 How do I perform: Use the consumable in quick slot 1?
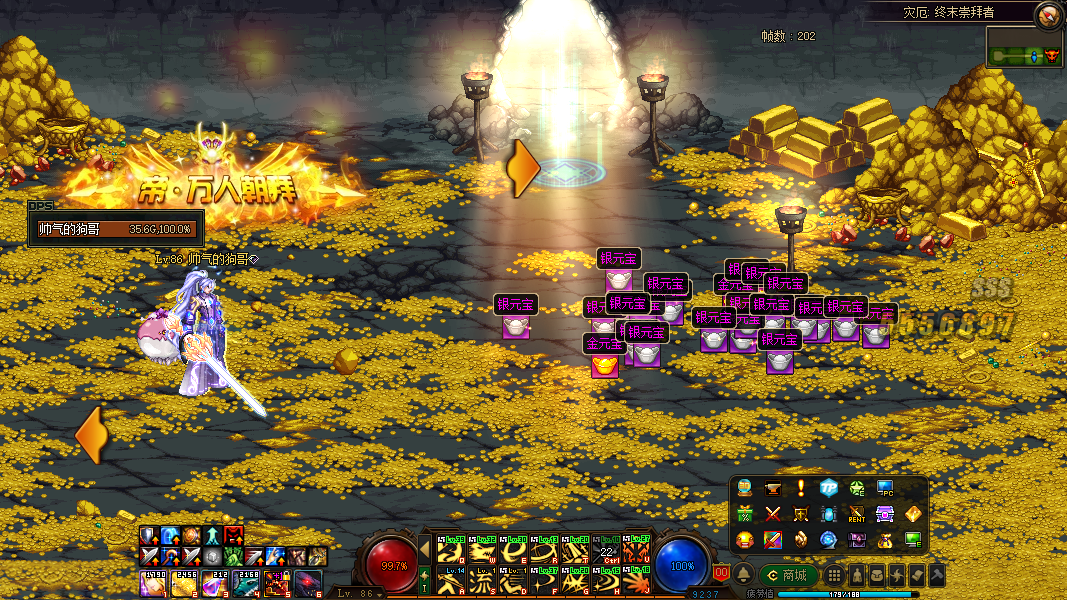click(152, 583)
